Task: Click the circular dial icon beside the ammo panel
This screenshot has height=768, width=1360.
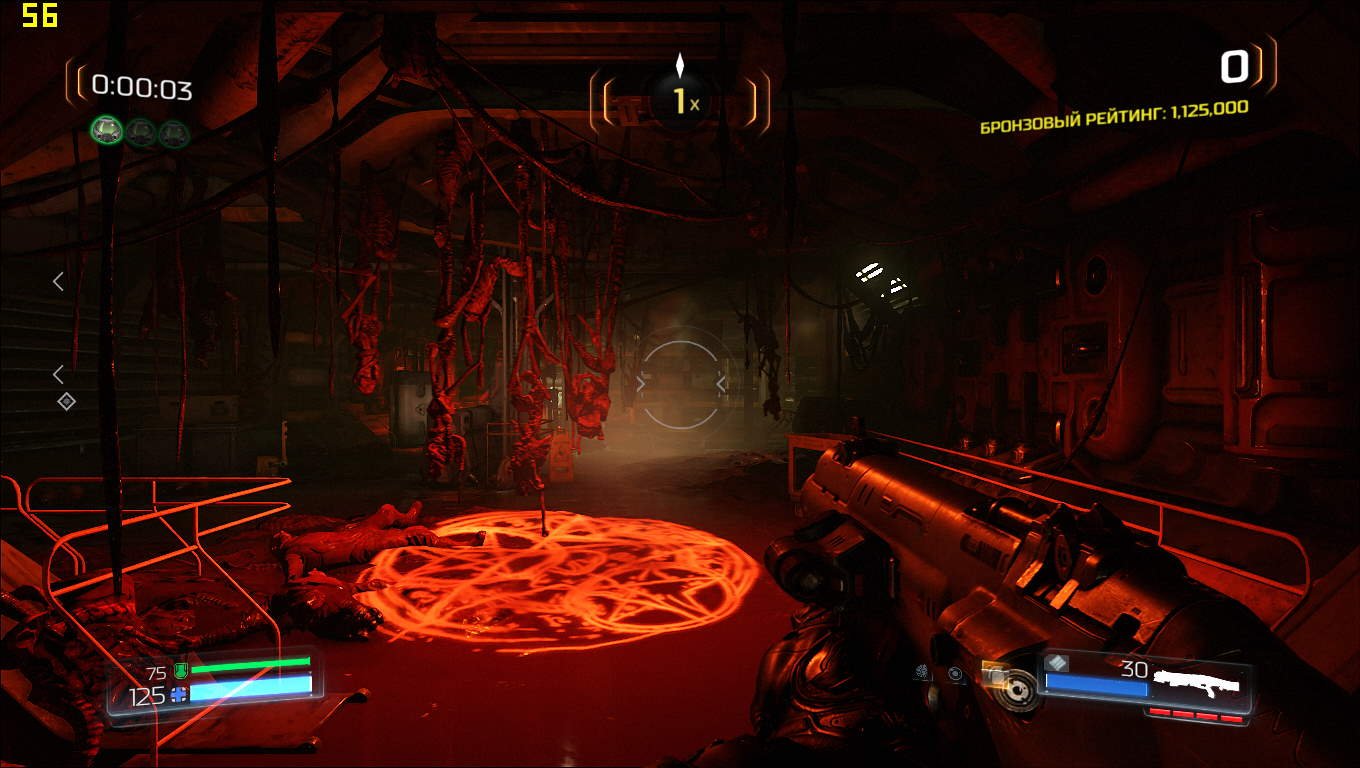Action: tap(1019, 690)
